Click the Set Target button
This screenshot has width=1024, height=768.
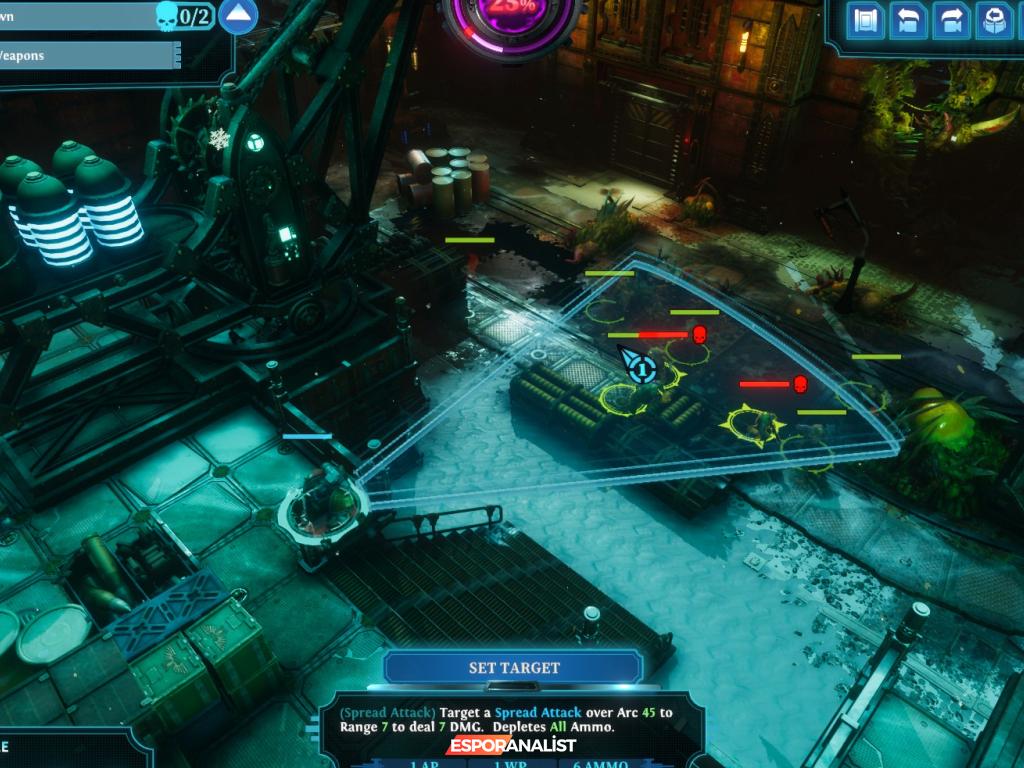pyautogui.click(x=514, y=667)
